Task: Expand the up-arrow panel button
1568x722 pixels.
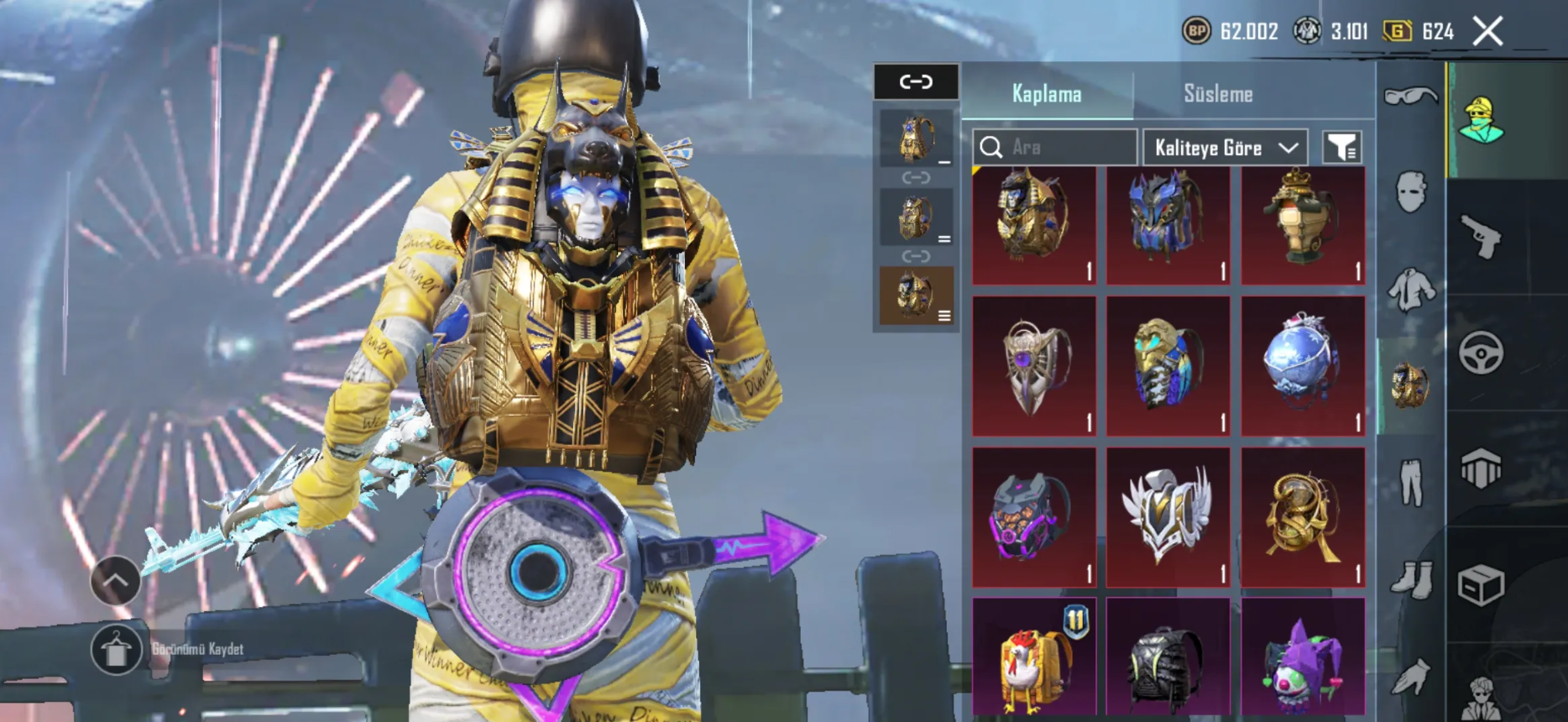Action: tap(115, 580)
